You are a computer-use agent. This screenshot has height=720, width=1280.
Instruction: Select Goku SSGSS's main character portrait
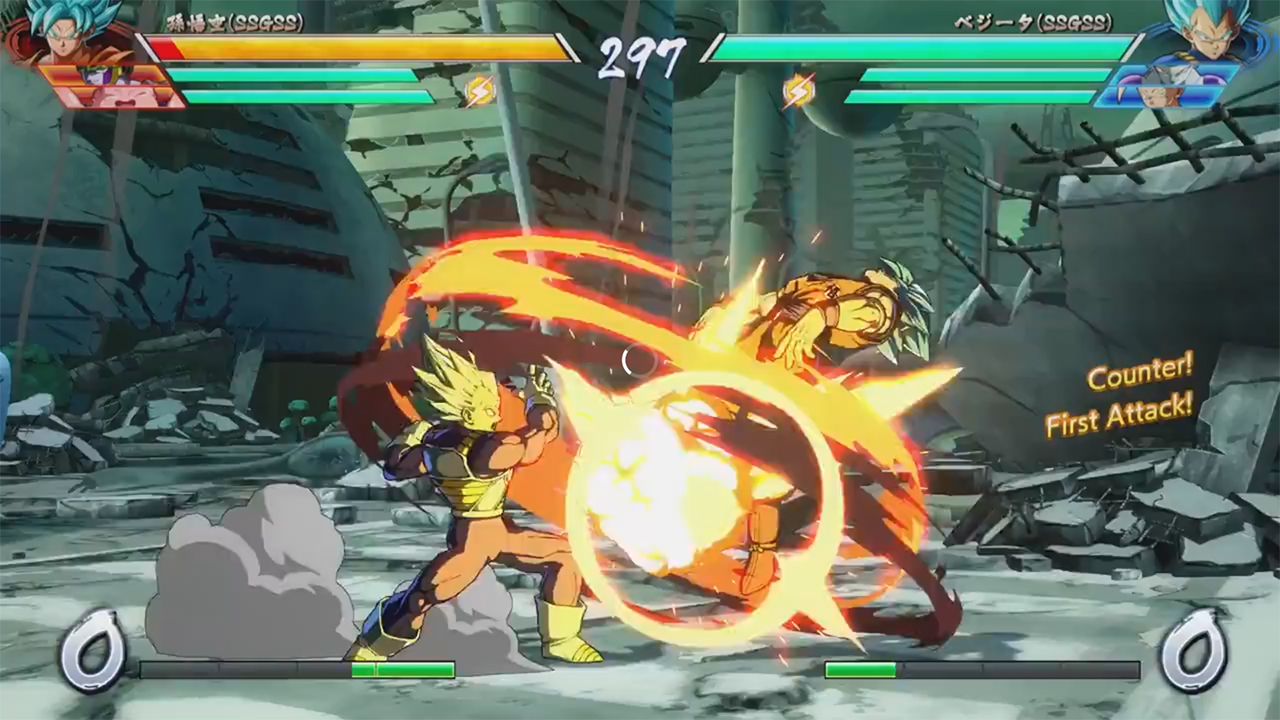pos(62,30)
